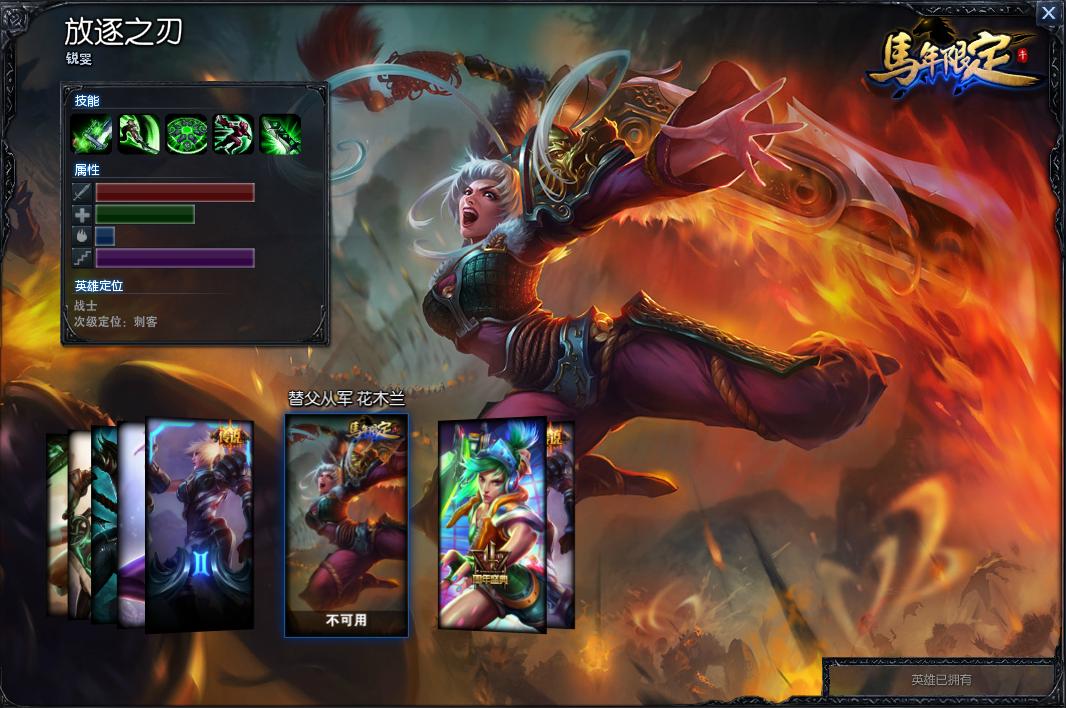Image resolution: width=1066 pixels, height=708 pixels.
Task: Choose the highlighted skin card labeled 不可用
Action: pos(346,525)
